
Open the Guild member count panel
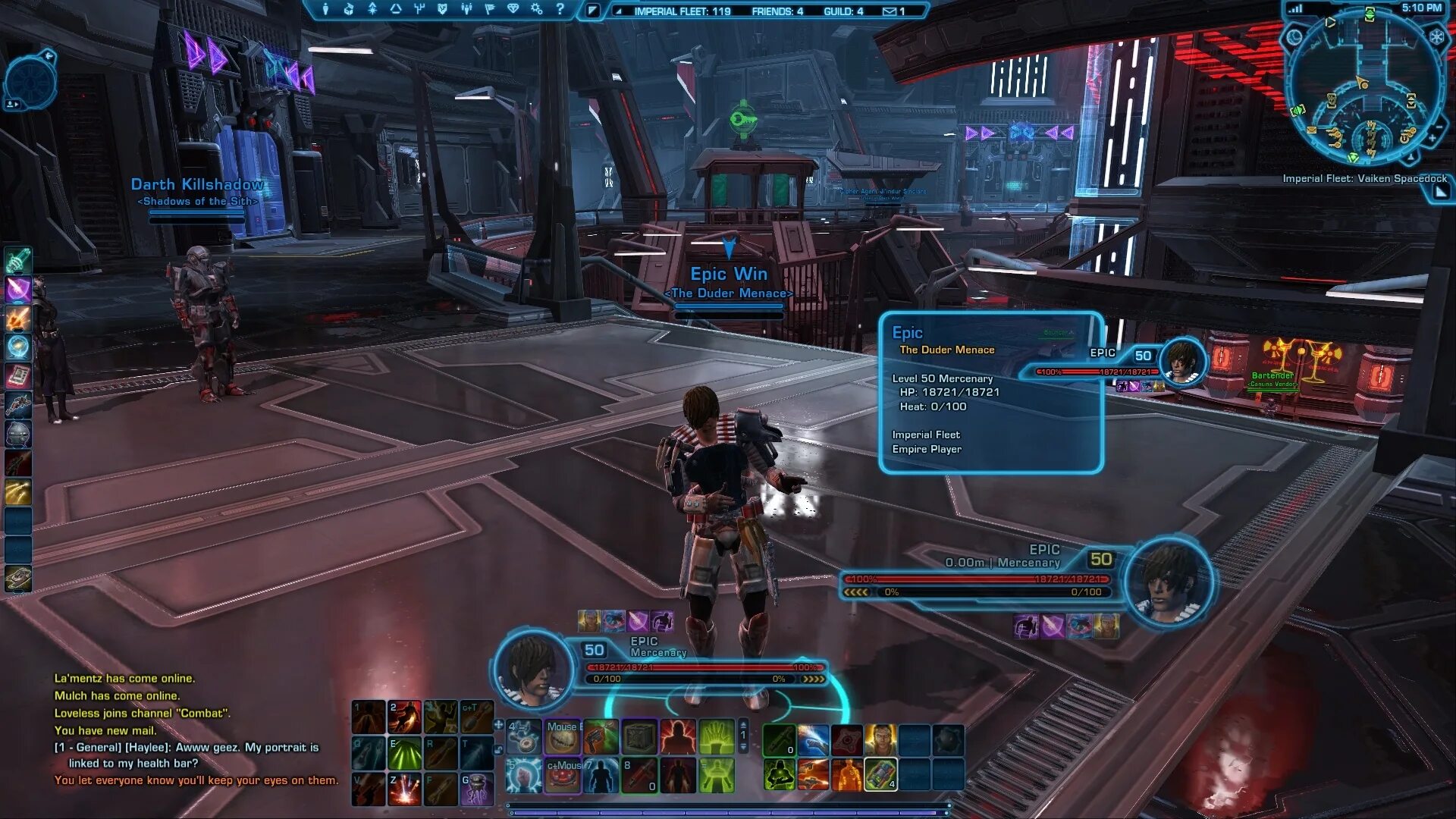pos(843,11)
